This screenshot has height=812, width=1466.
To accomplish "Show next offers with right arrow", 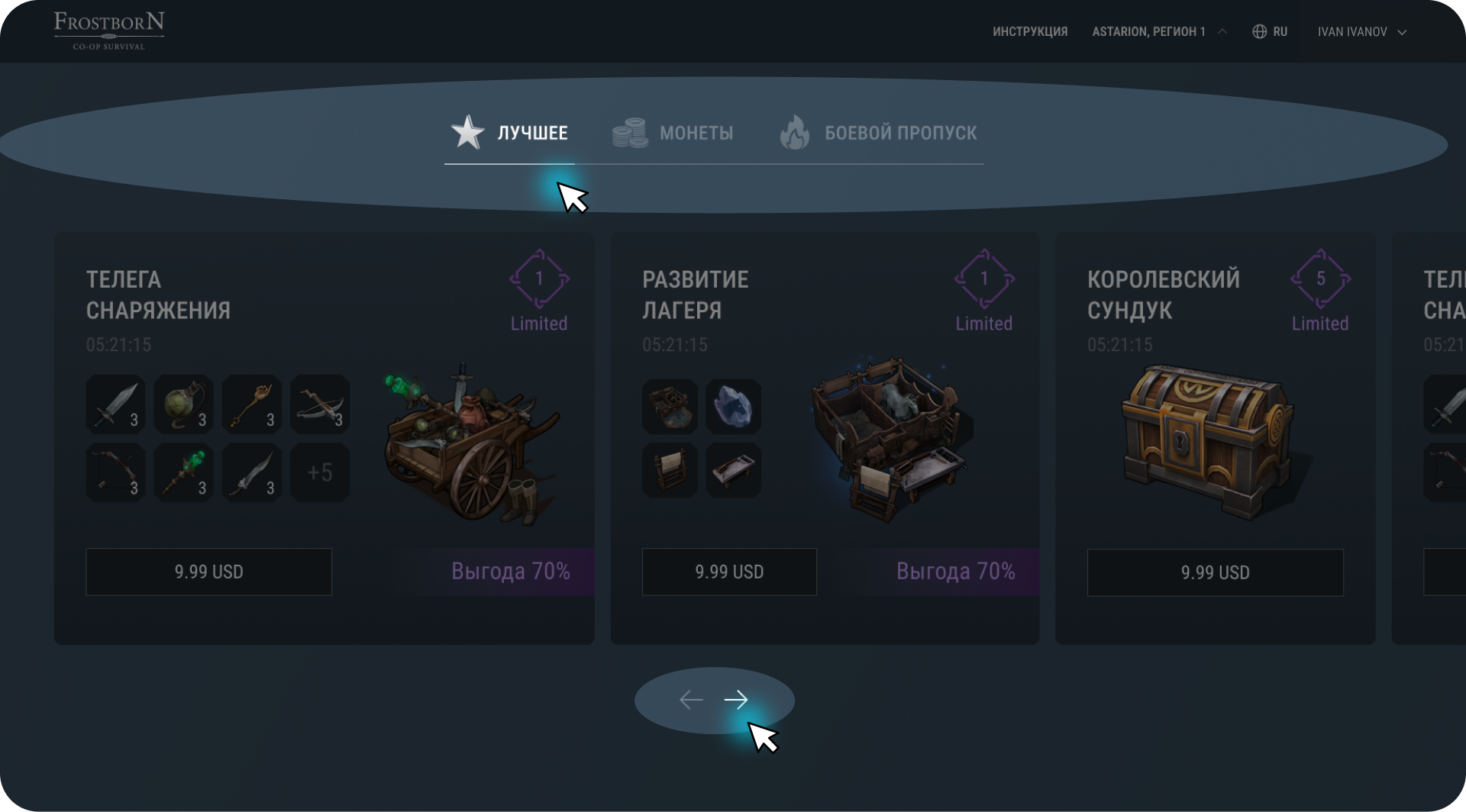I will [736, 699].
